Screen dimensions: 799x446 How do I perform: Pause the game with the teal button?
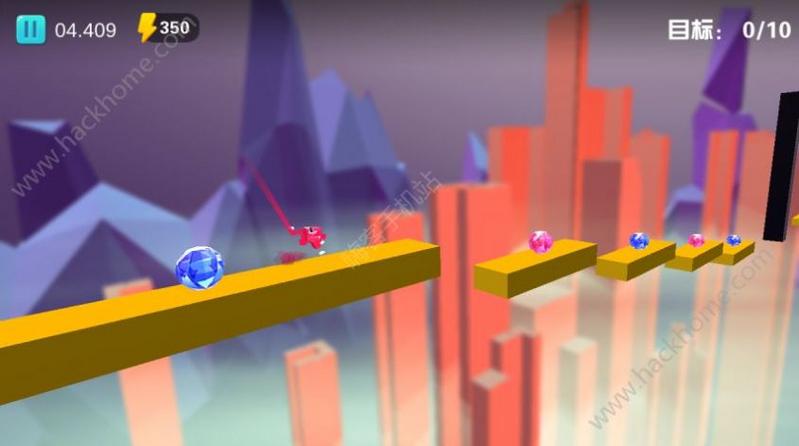click(x=30, y=29)
